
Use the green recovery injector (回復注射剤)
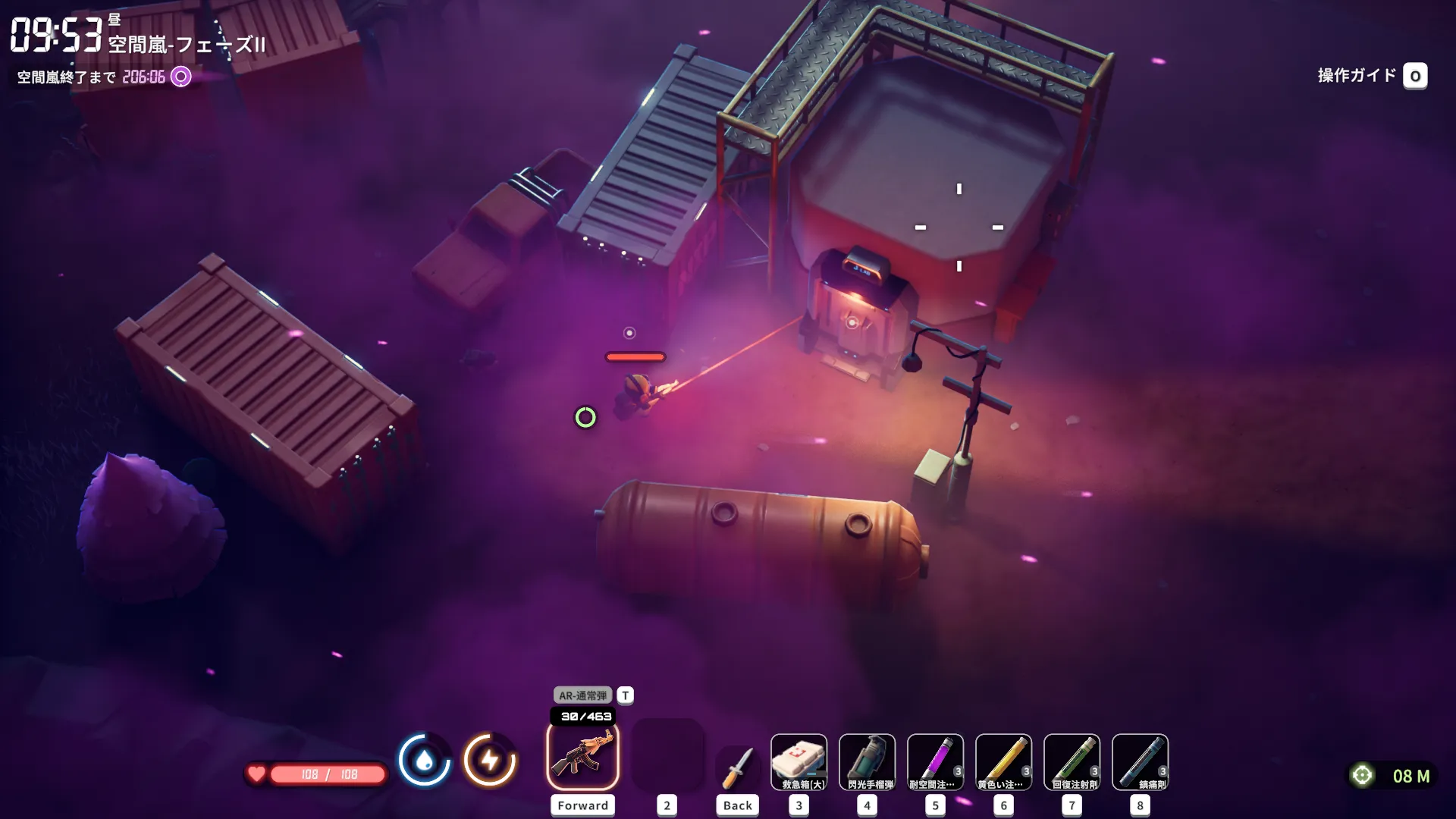tap(1072, 761)
